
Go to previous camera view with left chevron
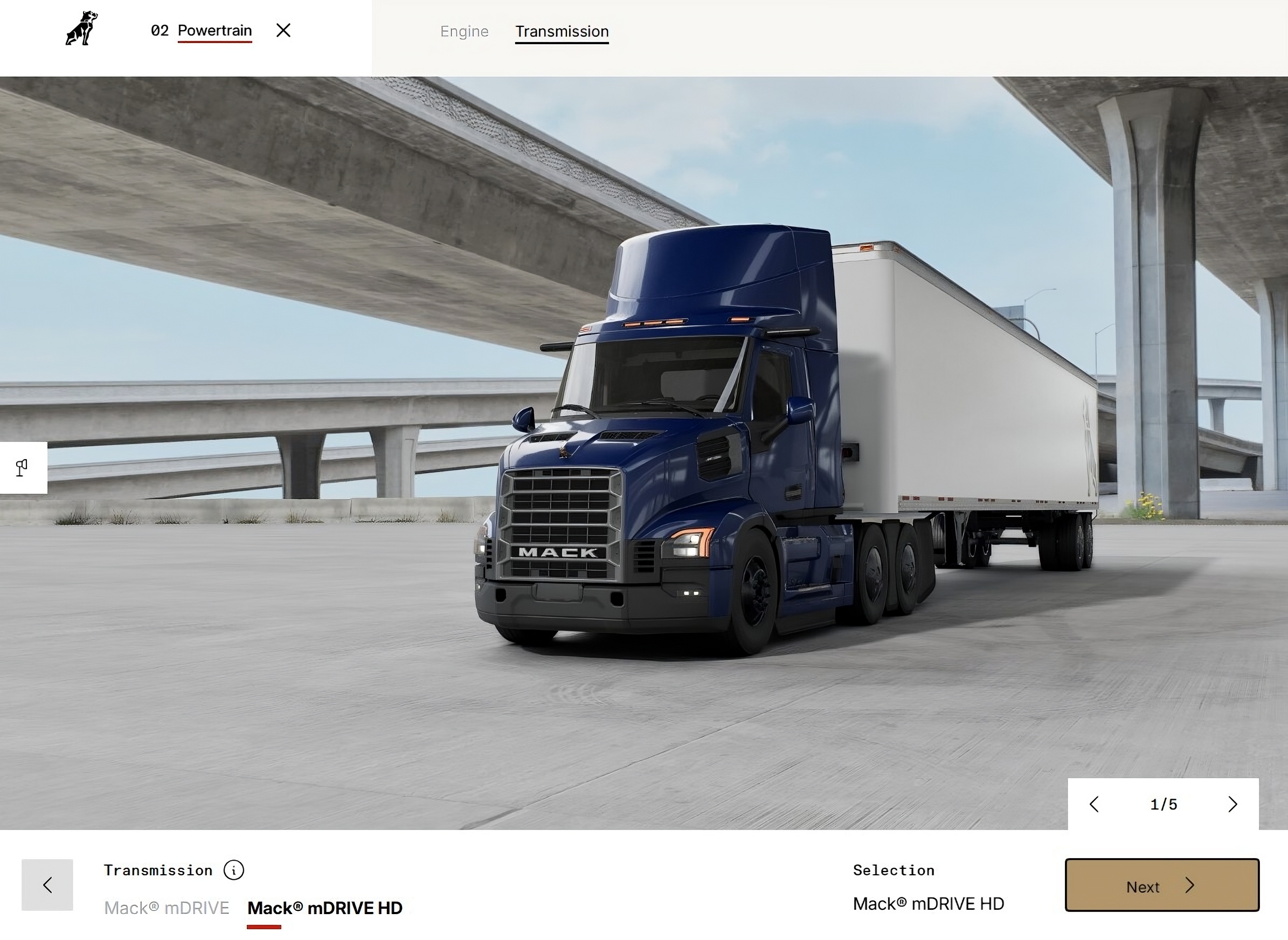tap(1094, 804)
